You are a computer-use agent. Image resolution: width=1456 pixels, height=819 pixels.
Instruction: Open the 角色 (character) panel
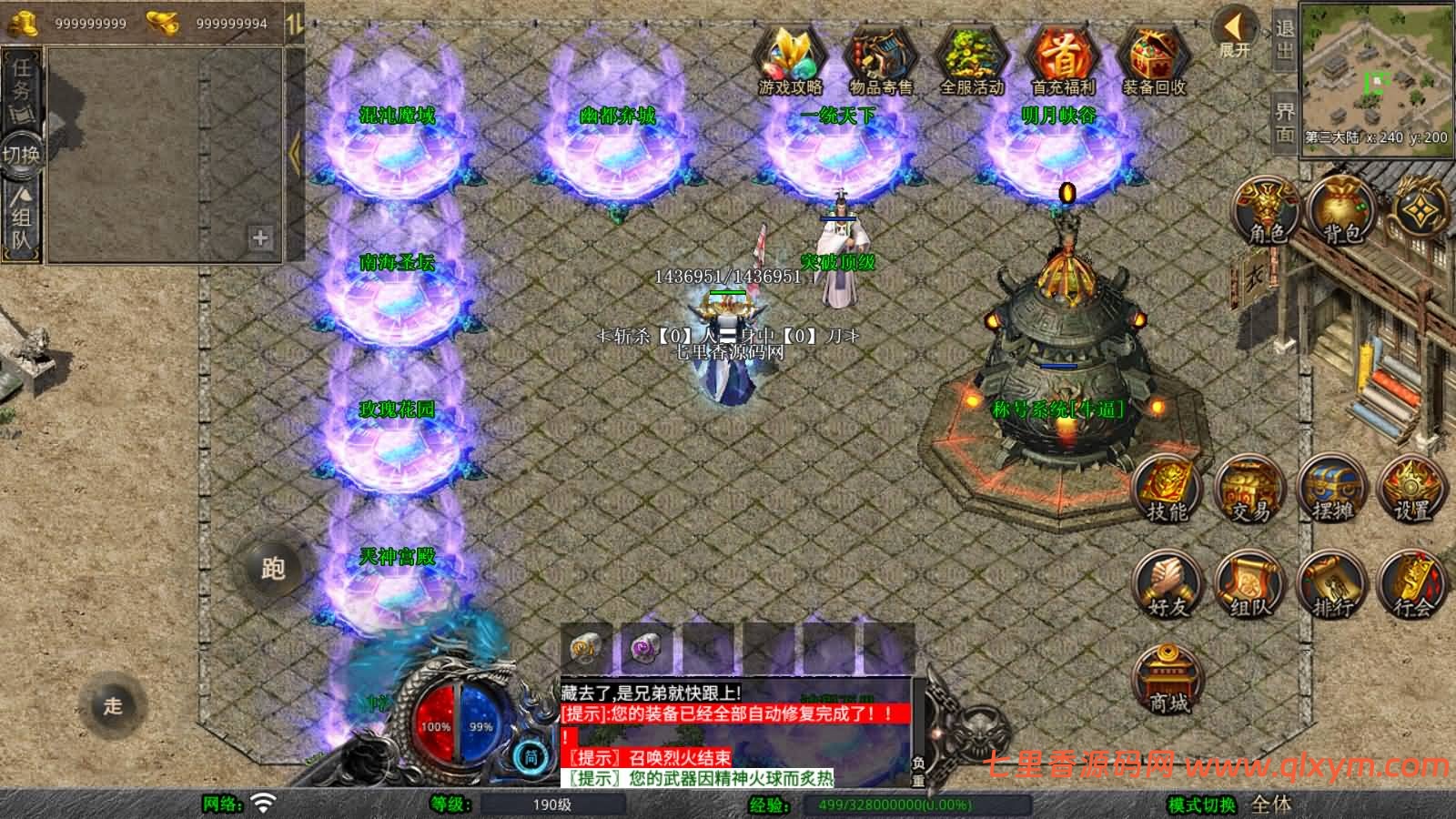coord(1264,209)
